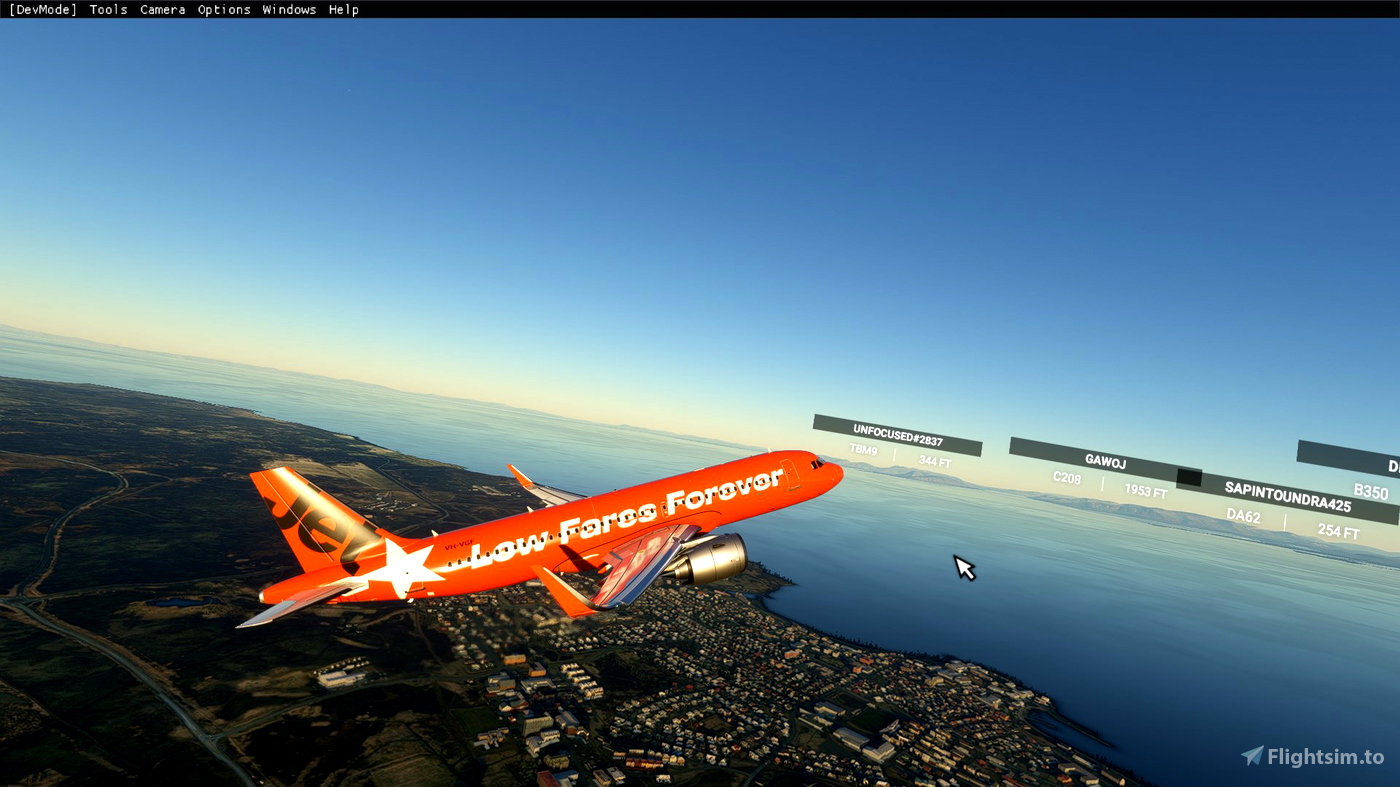The image size is (1400, 787).
Task: Click the Flightsim.to paper plane icon
Action: [x=1250, y=757]
